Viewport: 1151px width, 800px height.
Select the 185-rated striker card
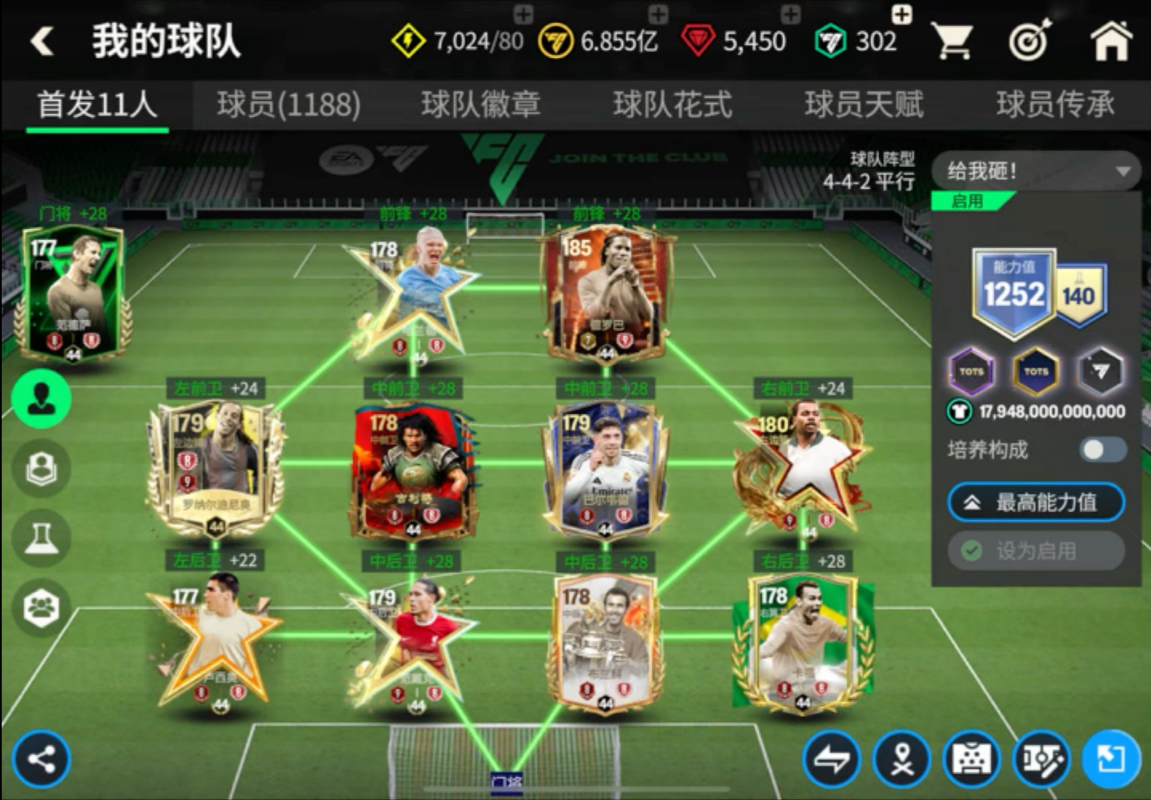coord(606,293)
